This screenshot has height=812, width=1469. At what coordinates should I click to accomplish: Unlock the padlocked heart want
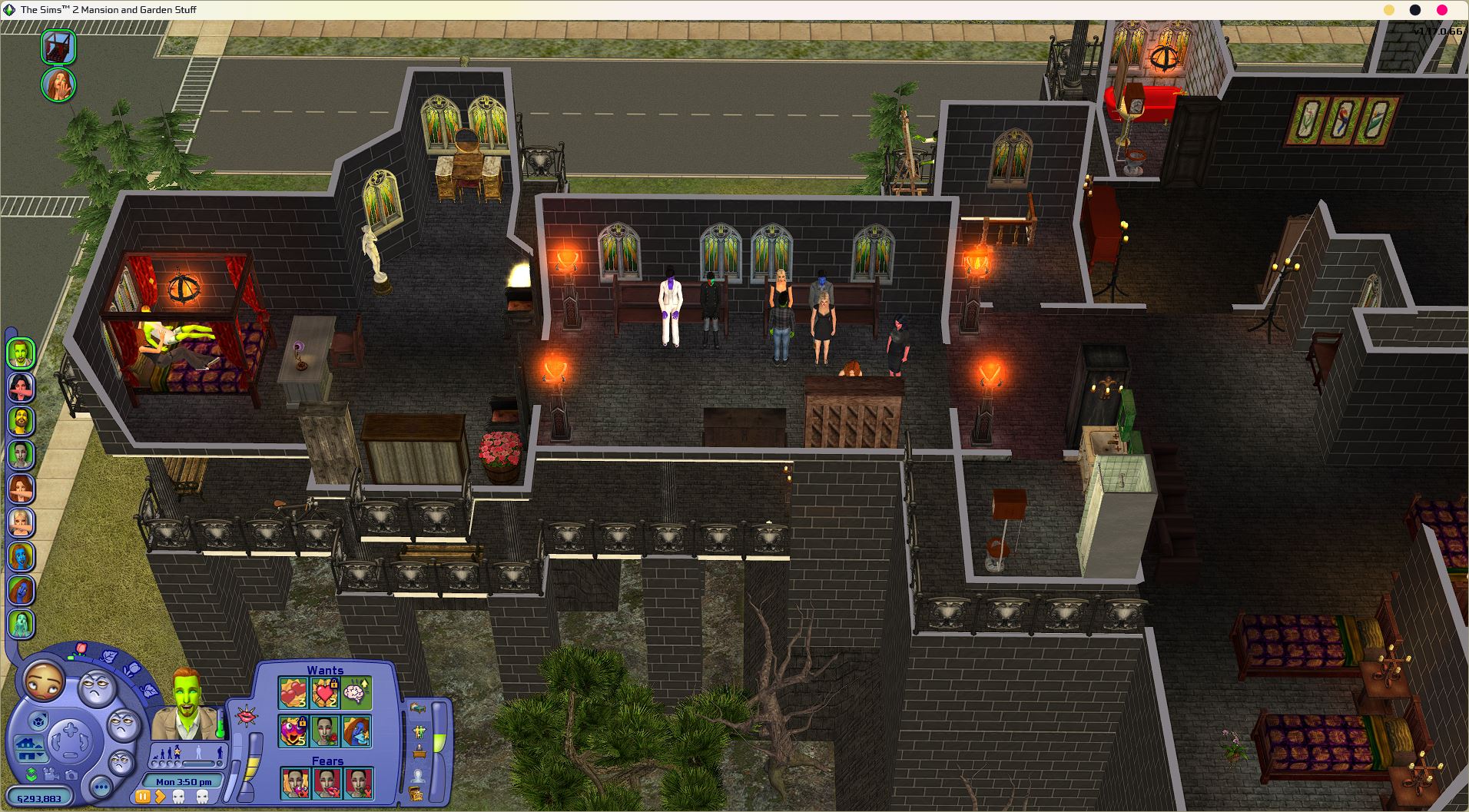coord(334,684)
